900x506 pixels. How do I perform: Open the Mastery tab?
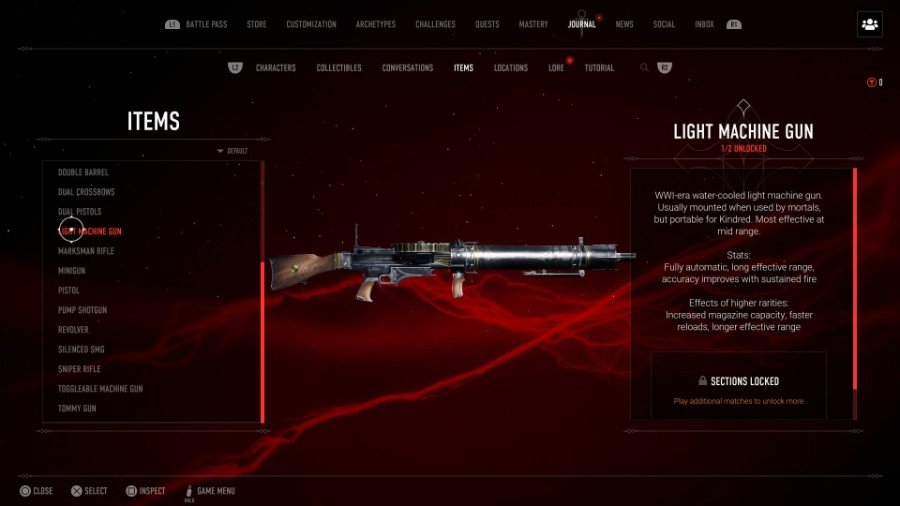click(533, 24)
